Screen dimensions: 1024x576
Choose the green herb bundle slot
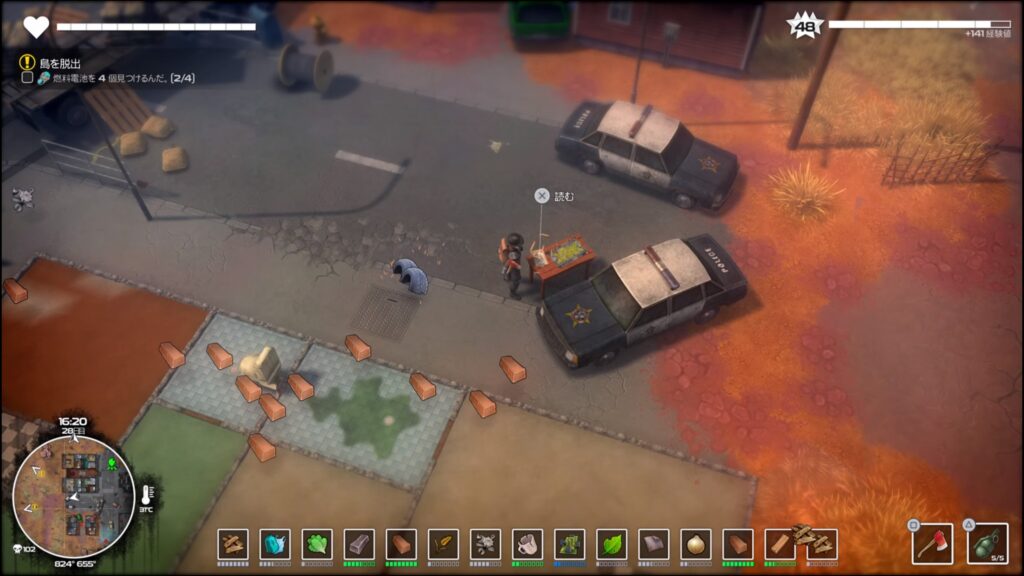pos(317,544)
